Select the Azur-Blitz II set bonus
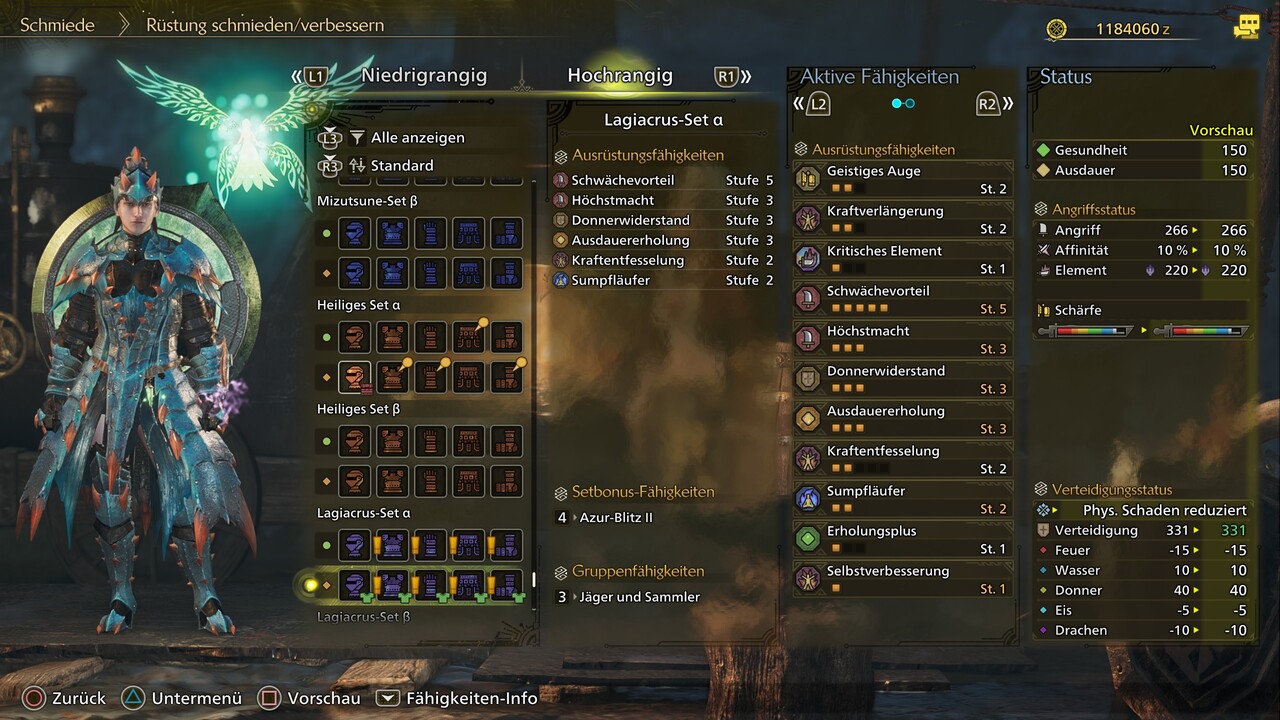 [616, 518]
